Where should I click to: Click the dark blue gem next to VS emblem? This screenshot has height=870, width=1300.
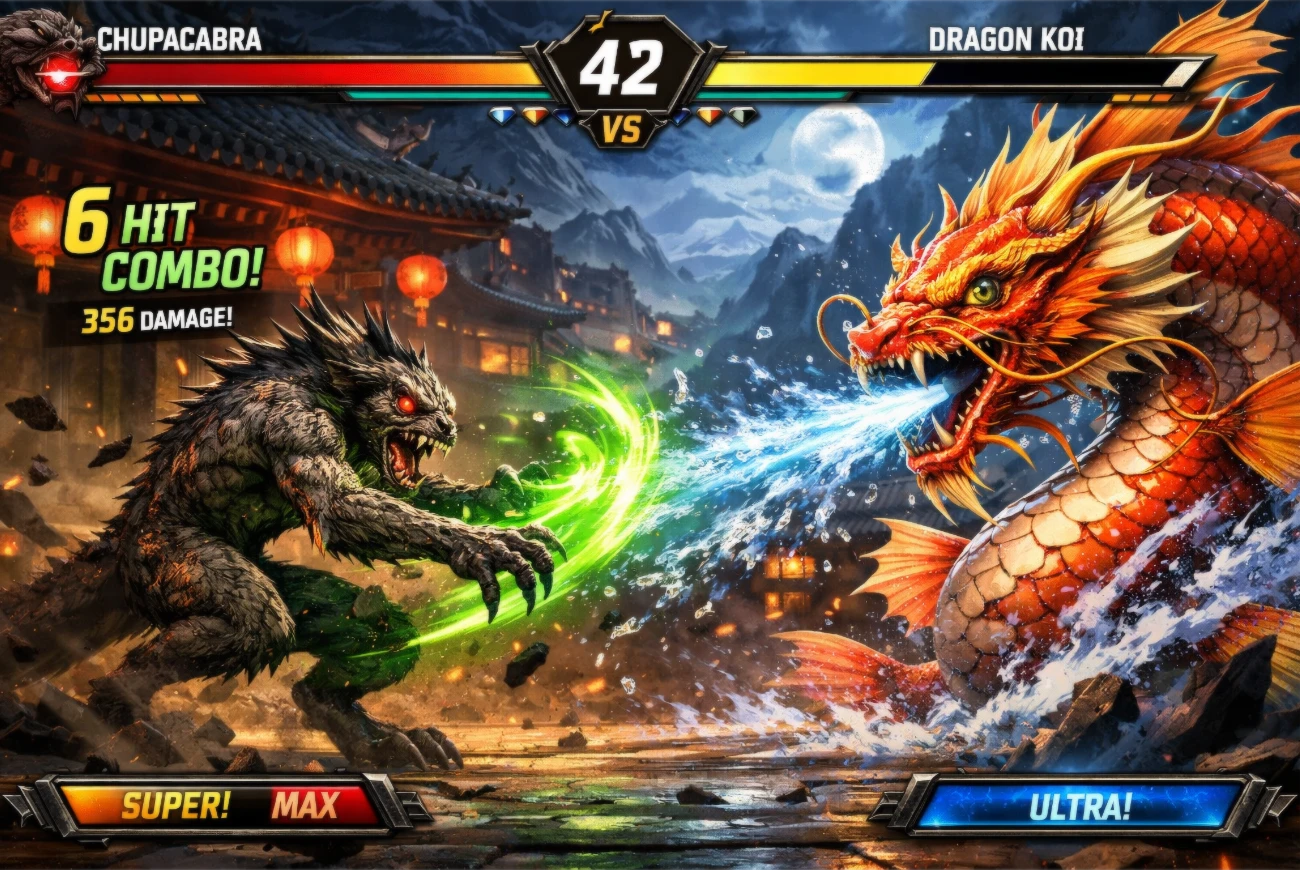click(679, 118)
